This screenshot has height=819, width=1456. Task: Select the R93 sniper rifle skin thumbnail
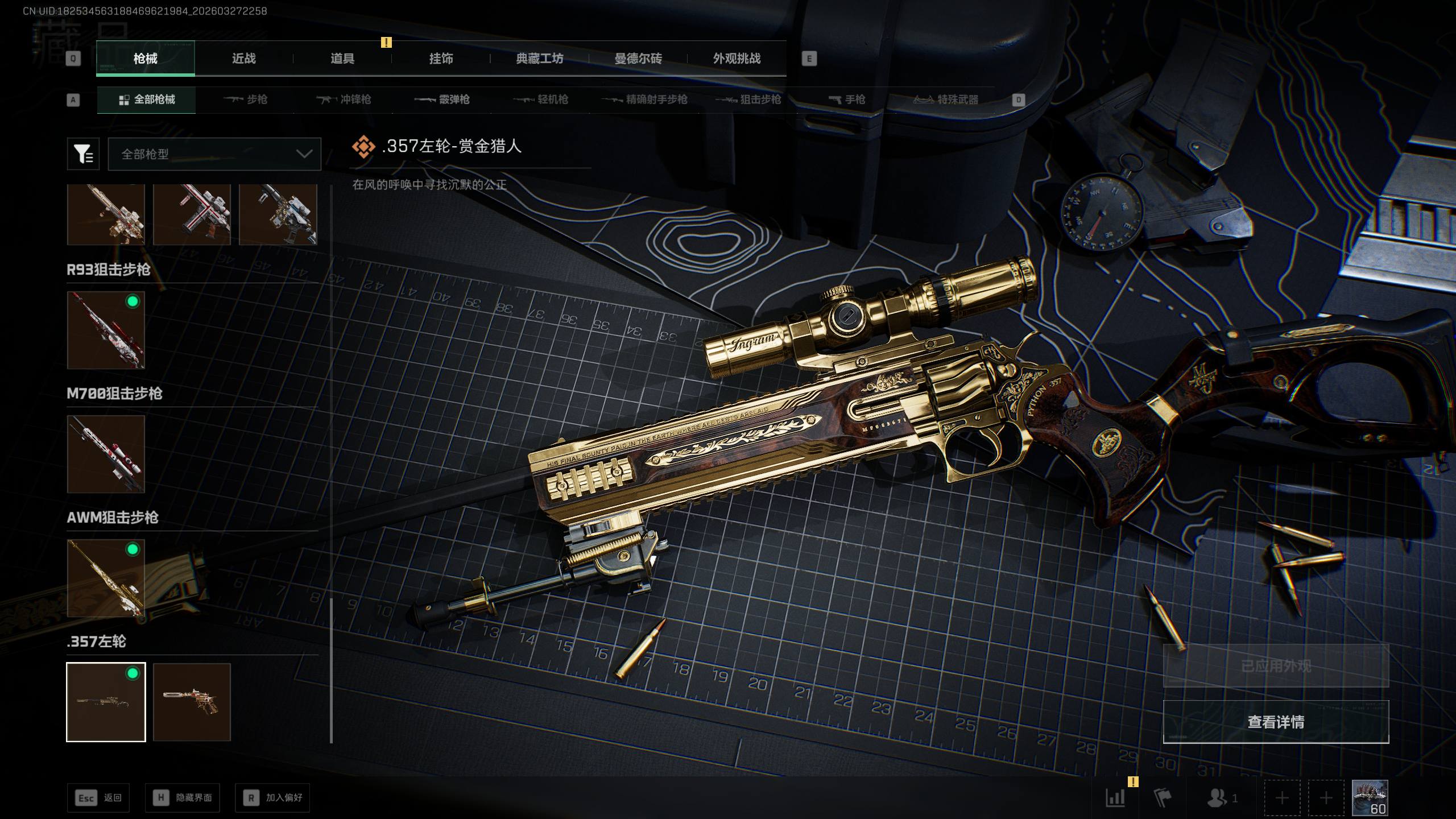tap(106, 330)
